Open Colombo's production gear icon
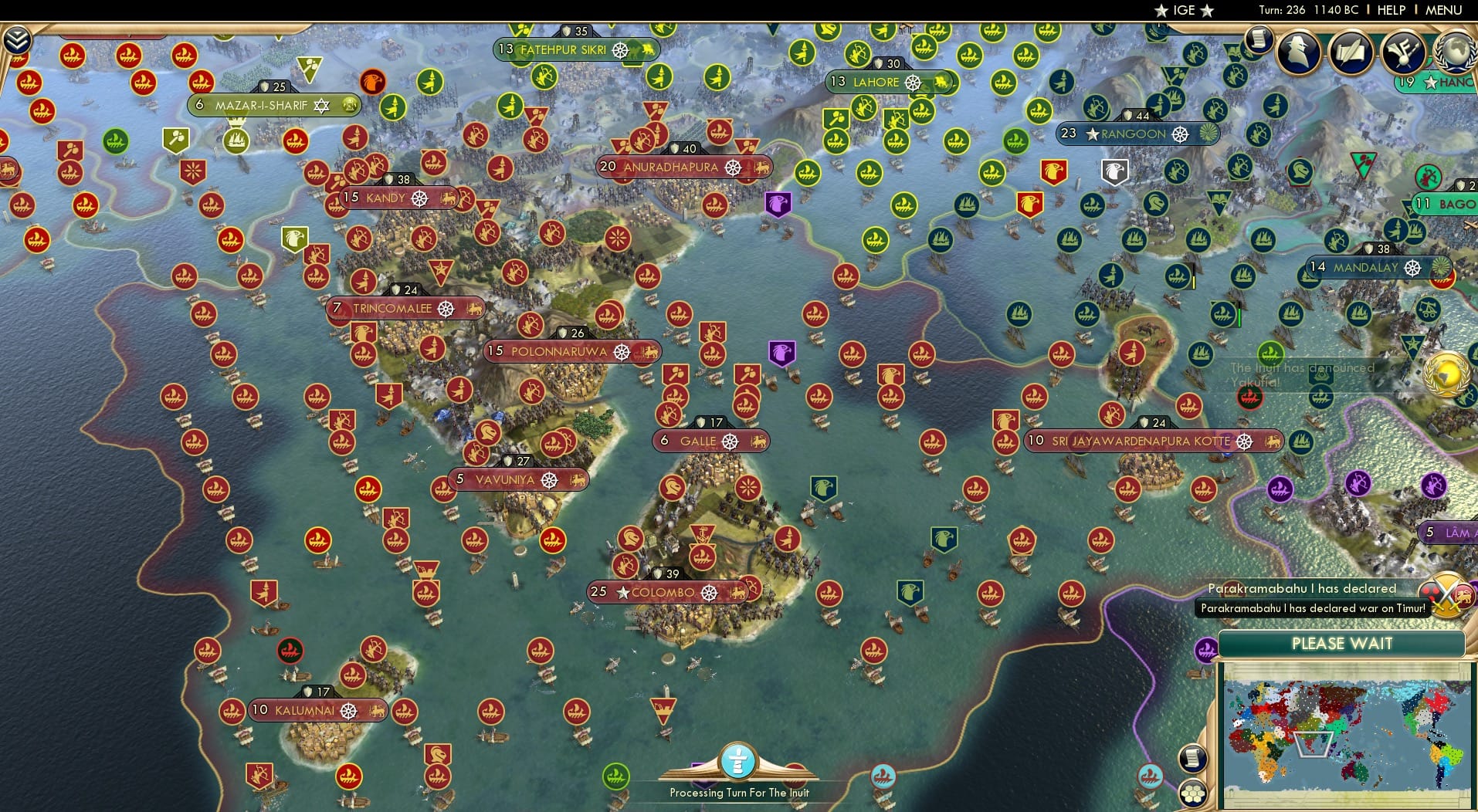 tap(709, 593)
